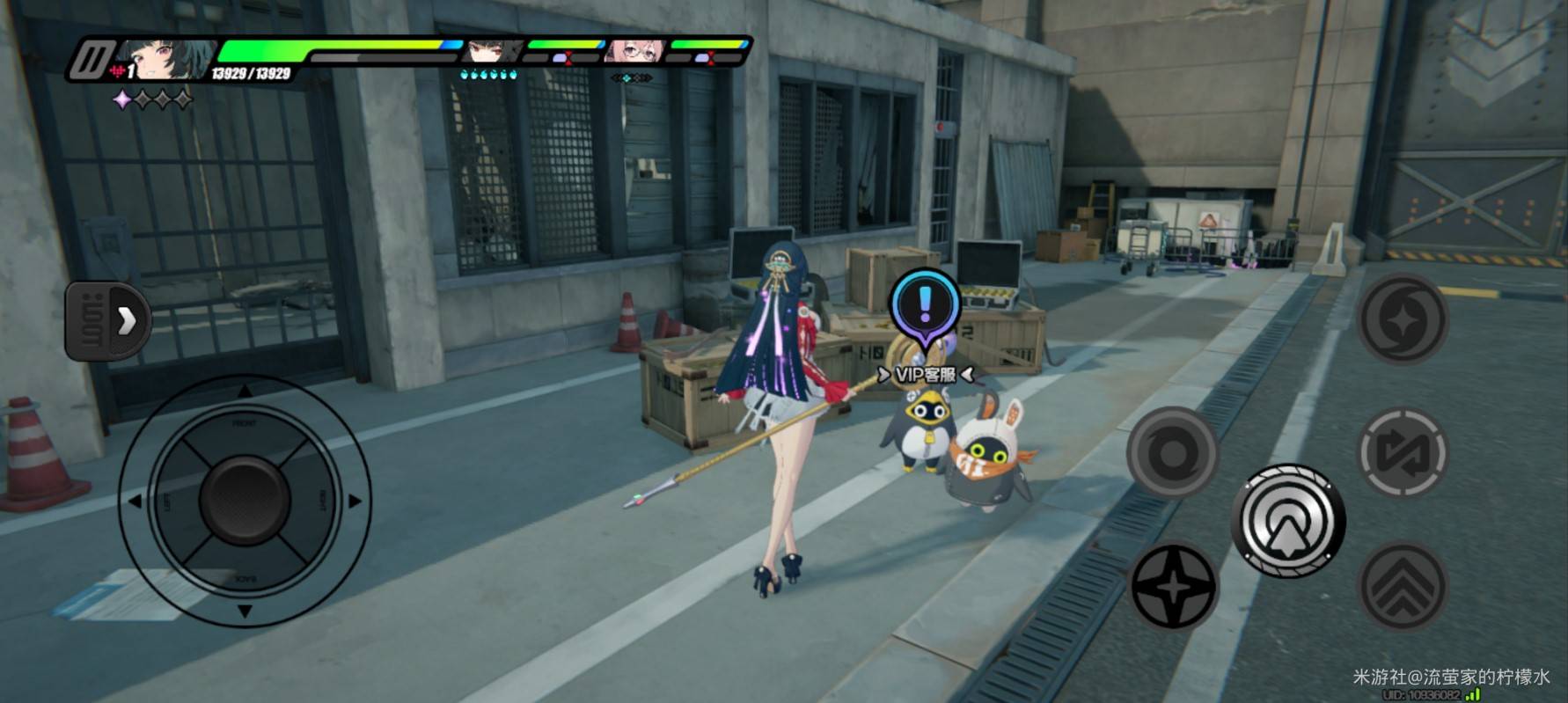The image size is (1568, 703).
Task: Dodge using the double-chevron button
Action: point(1403,587)
